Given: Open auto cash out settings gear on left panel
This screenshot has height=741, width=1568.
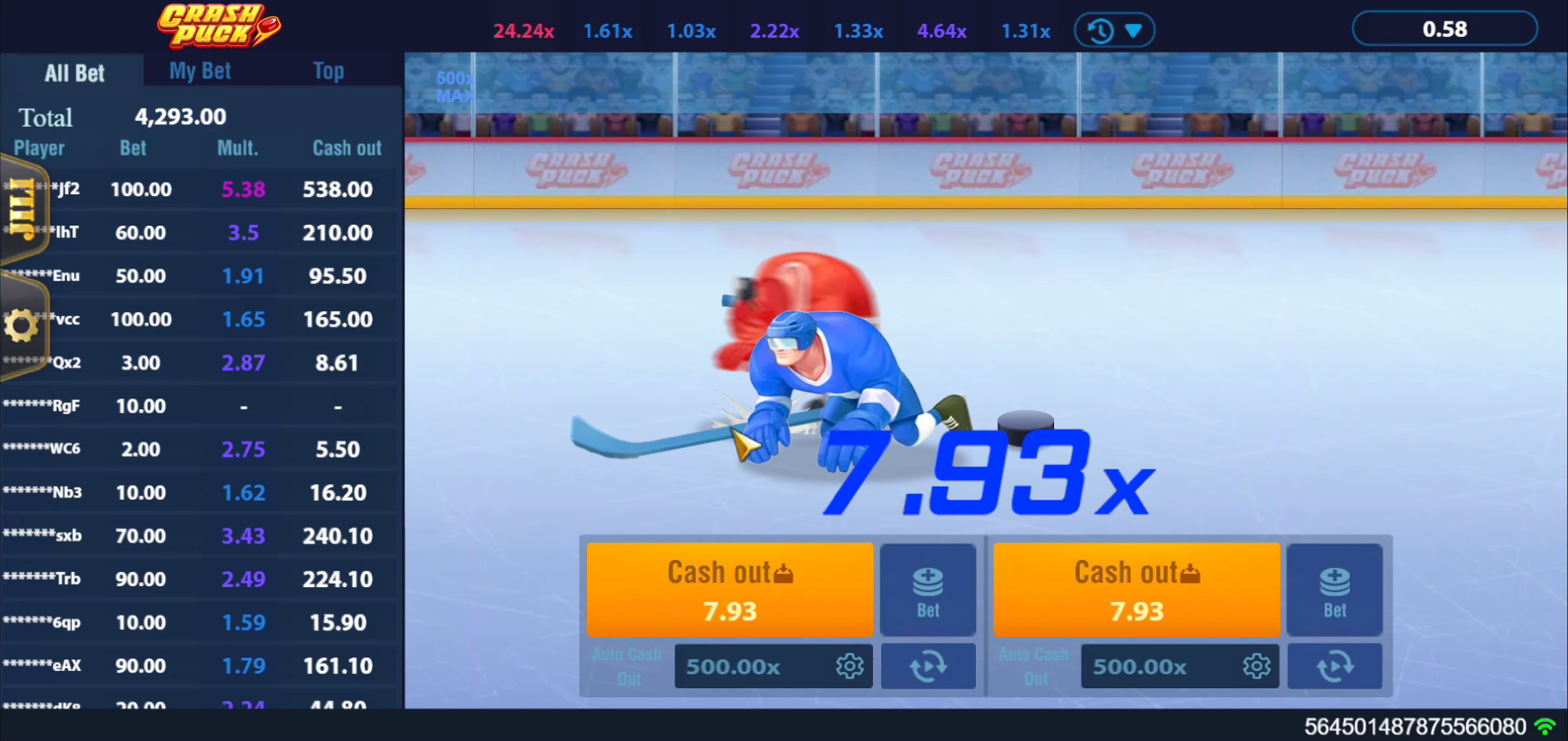Looking at the screenshot, I should click(x=851, y=666).
